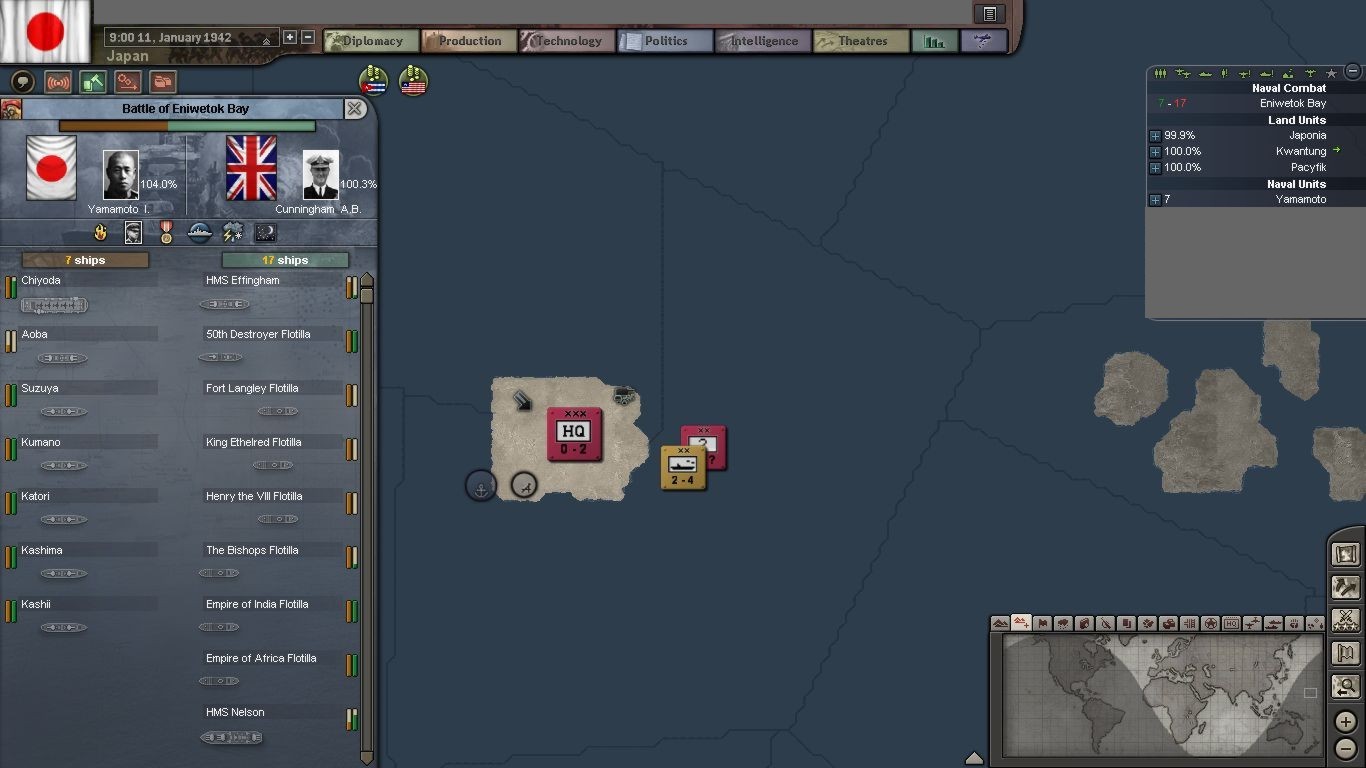Expand the Yamamoto naval units entry
Image resolution: width=1366 pixels, height=768 pixels.
tap(1155, 200)
